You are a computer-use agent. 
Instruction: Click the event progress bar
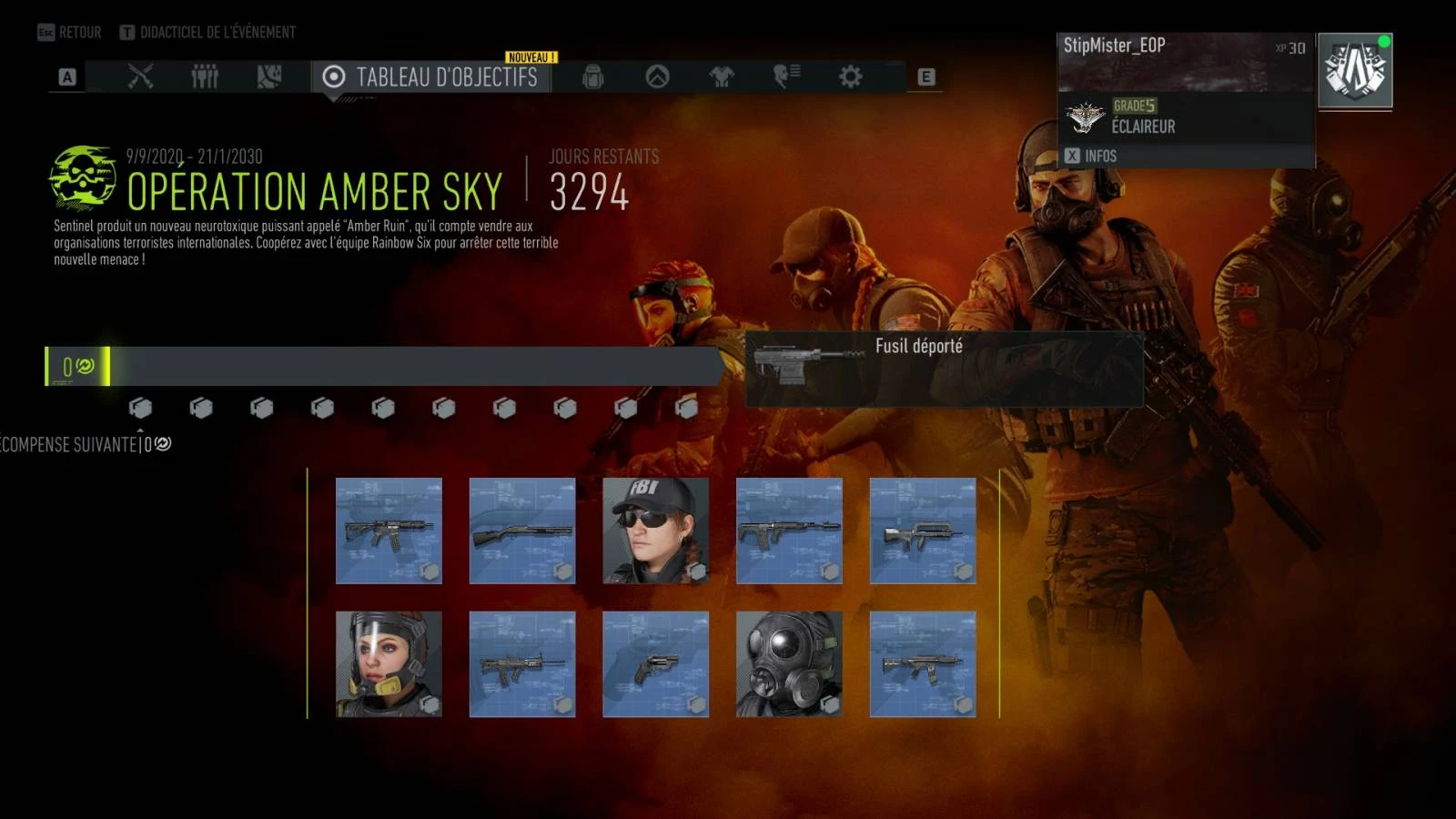click(382, 365)
